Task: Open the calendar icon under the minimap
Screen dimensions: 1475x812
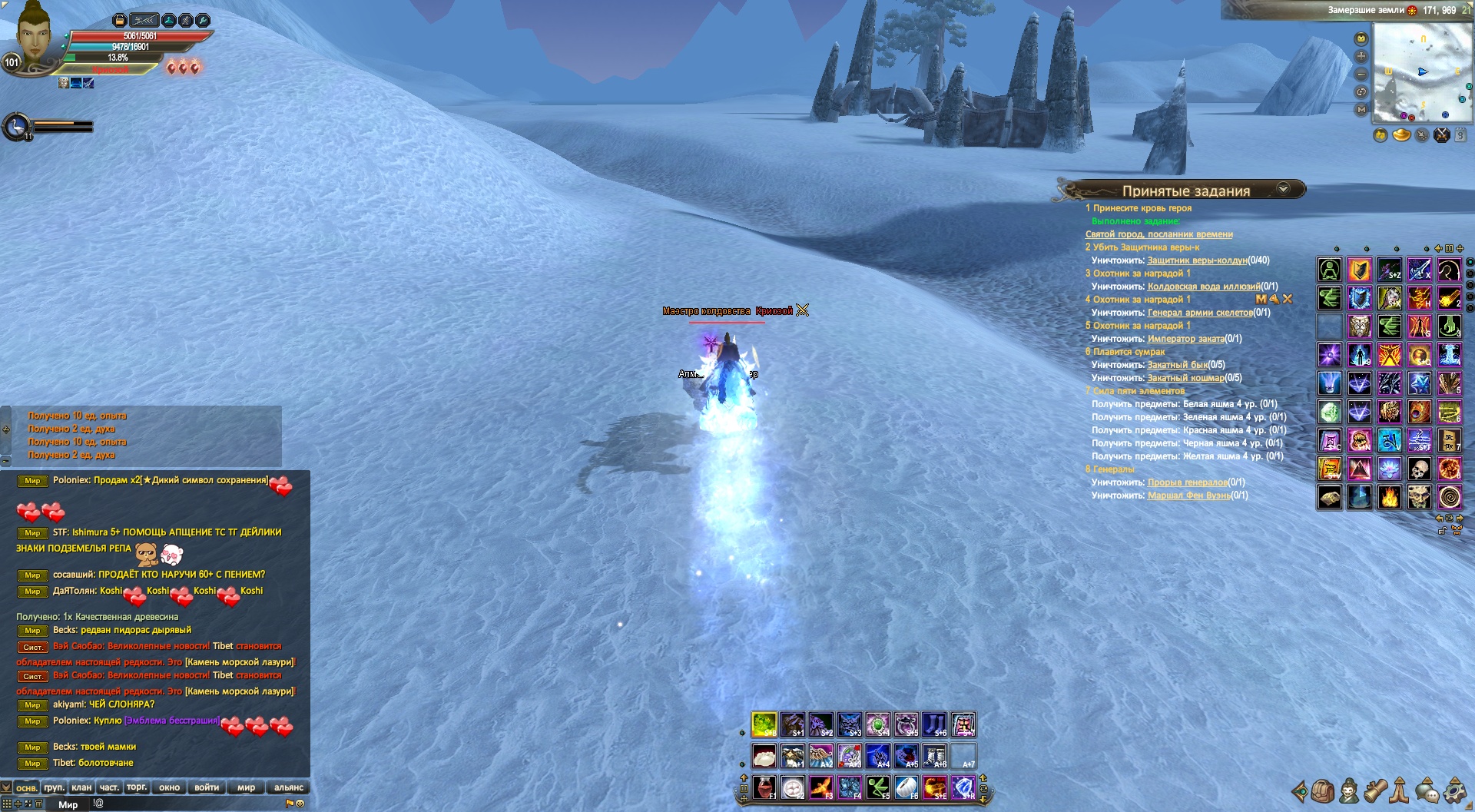Action: [1460, 135]
